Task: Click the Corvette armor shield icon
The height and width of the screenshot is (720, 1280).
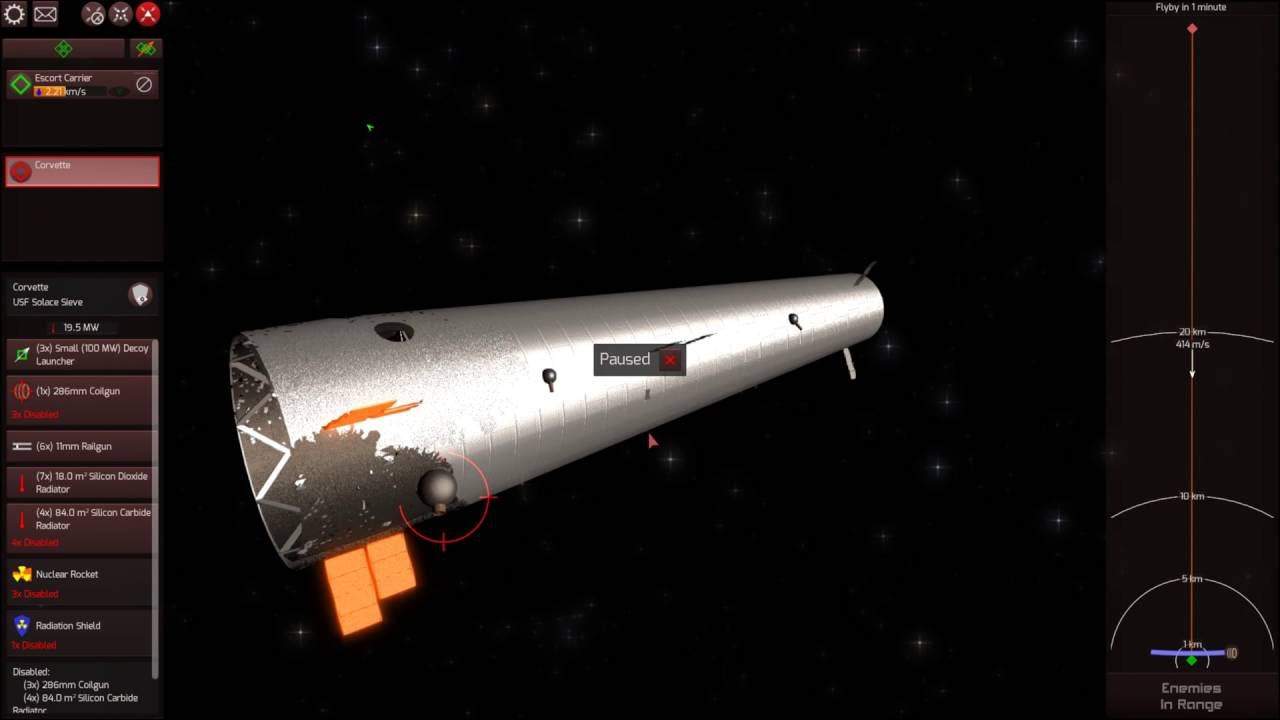Action: (x=140, y=294)
